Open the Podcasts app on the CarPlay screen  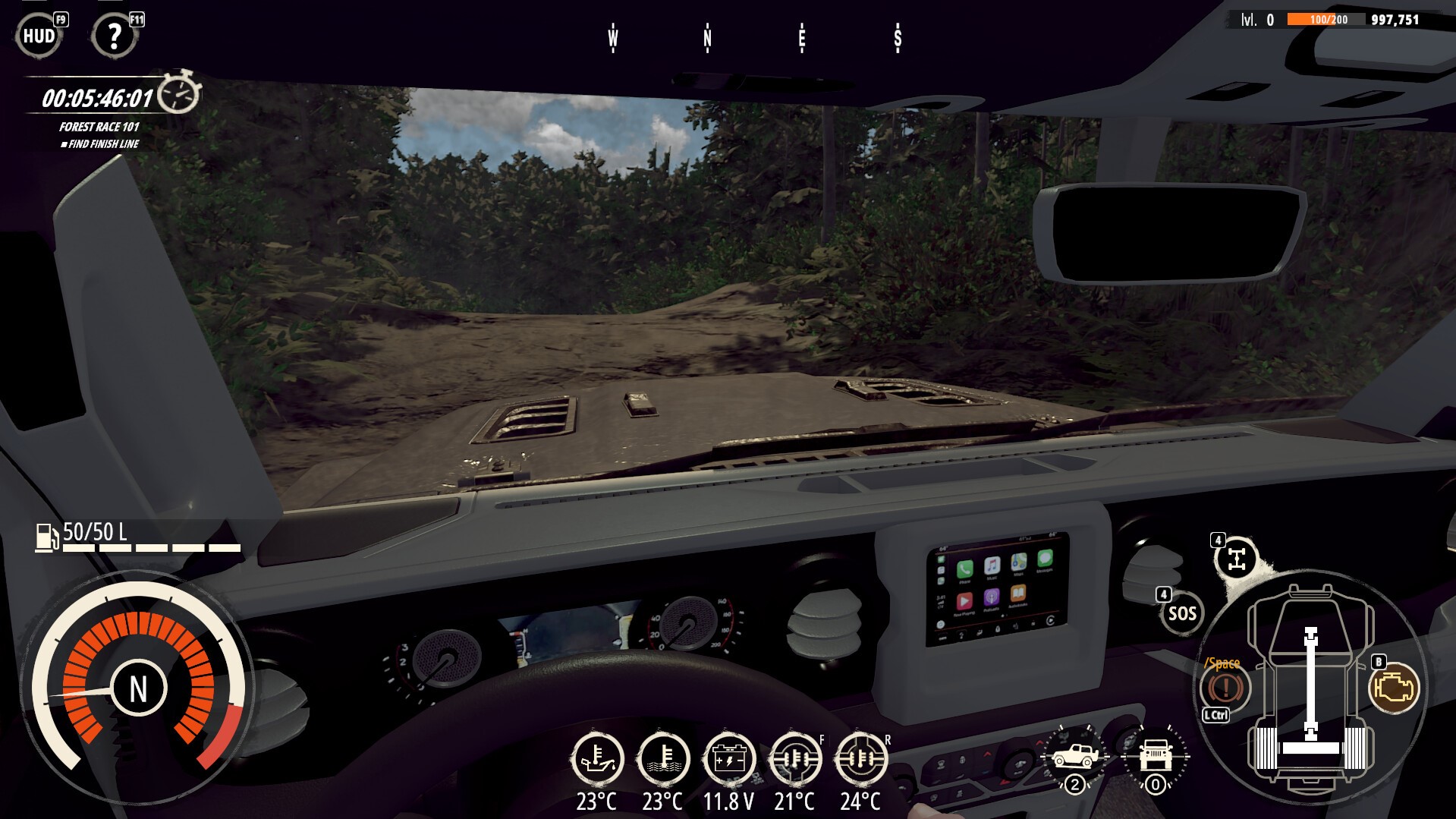pos(992,598)
